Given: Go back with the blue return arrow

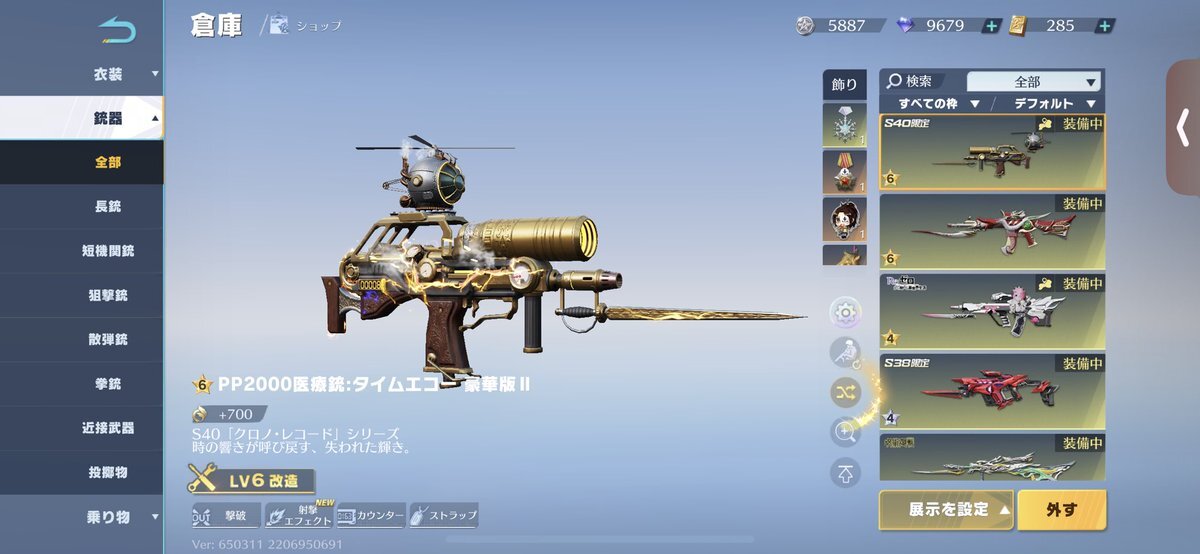Looking at the screenshot, I should pyautogui.click(x=117, y=31).
